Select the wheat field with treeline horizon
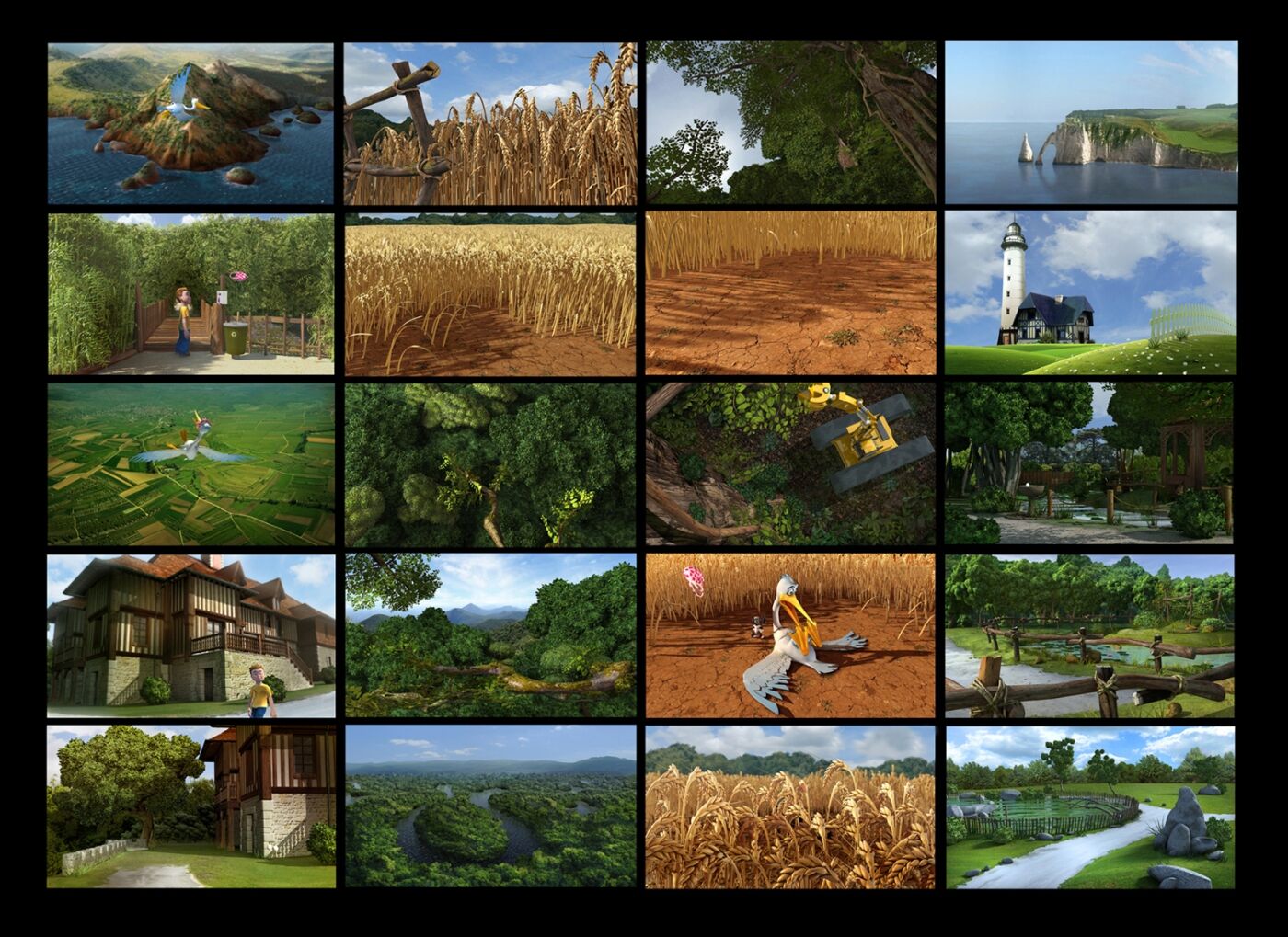Screen dimensions: 1288x937 click(490, 294)
